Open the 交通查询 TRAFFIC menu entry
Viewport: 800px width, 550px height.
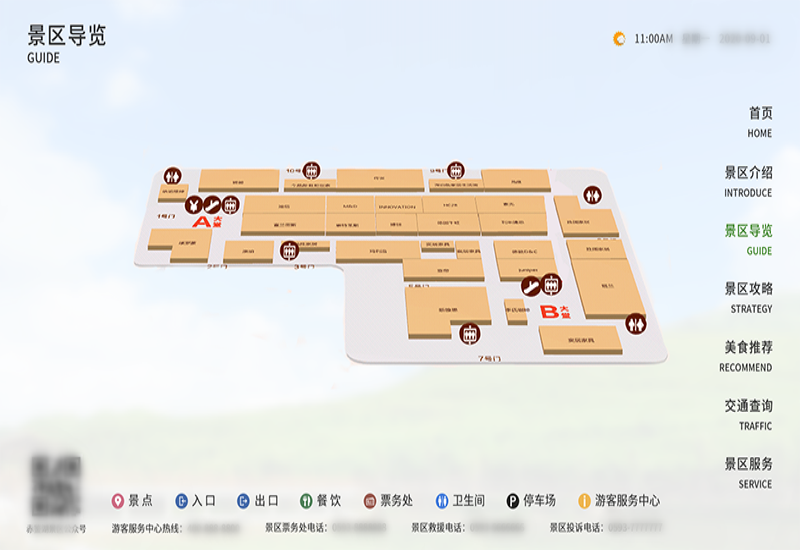tap(748, 414)
